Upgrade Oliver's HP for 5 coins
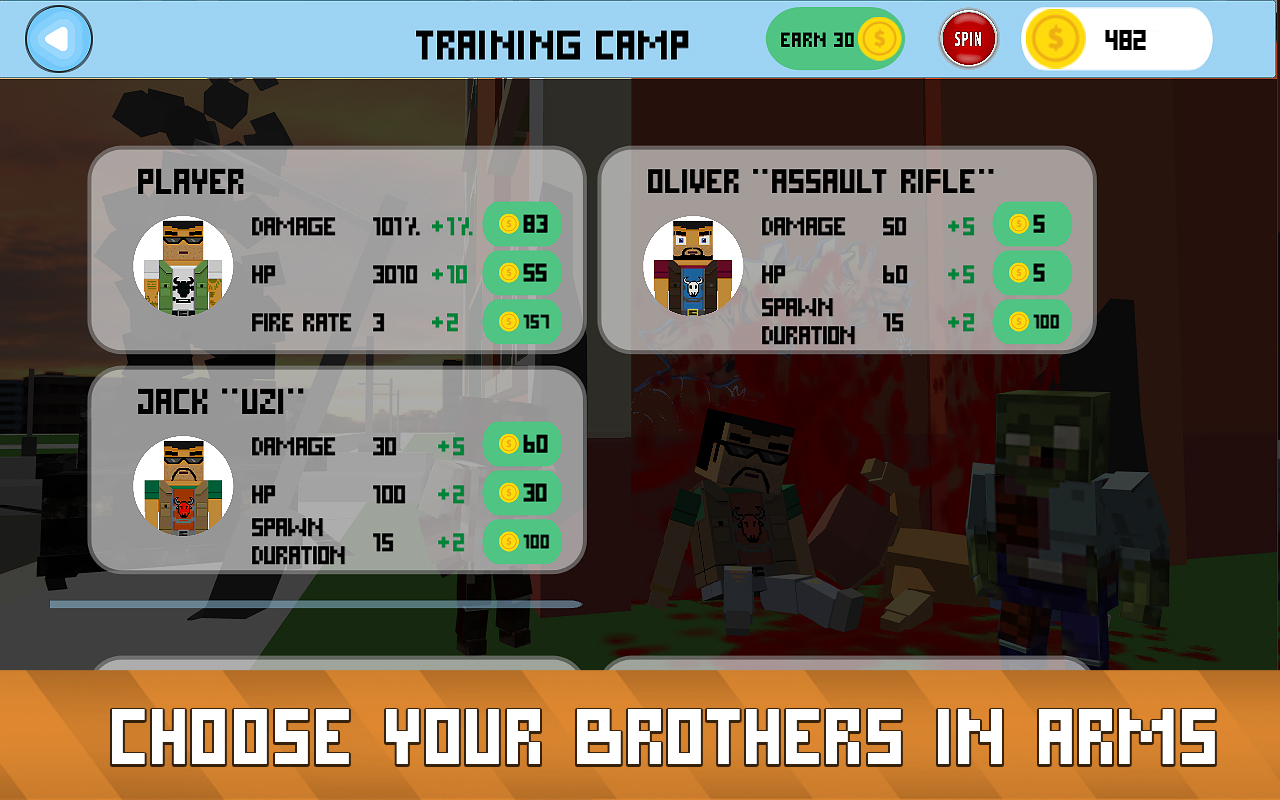This screenshot has height=800, width=1280. tap(1032, 273)
